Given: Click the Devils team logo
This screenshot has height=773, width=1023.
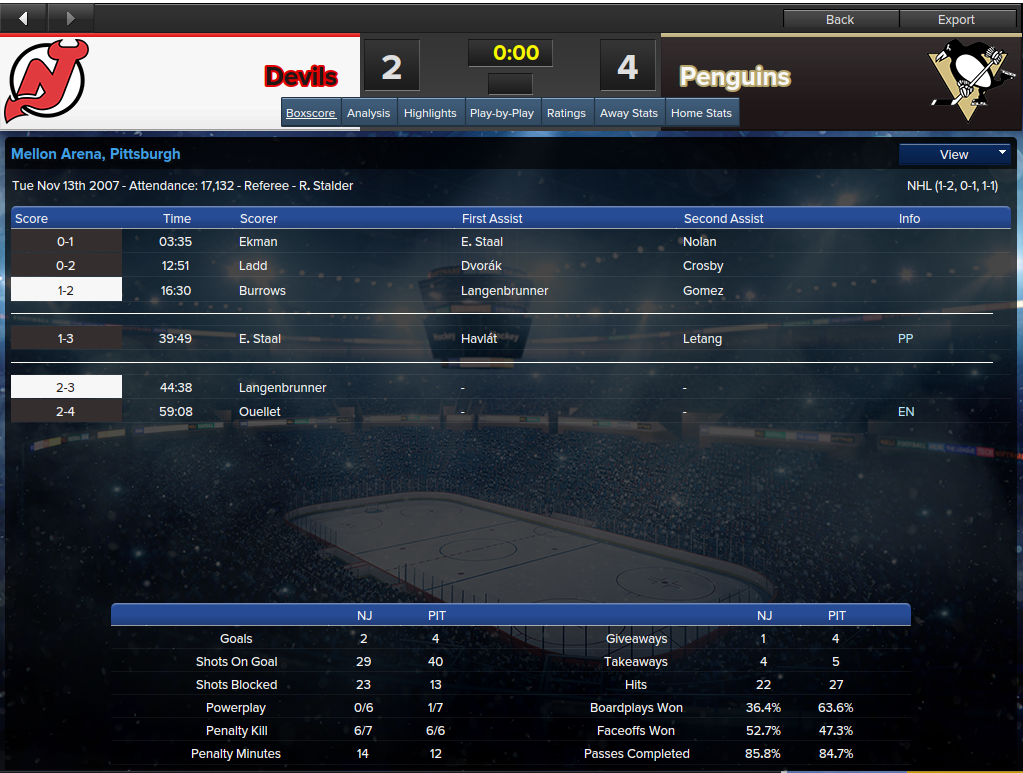Looking at the screenshot, I should point(46,80).
